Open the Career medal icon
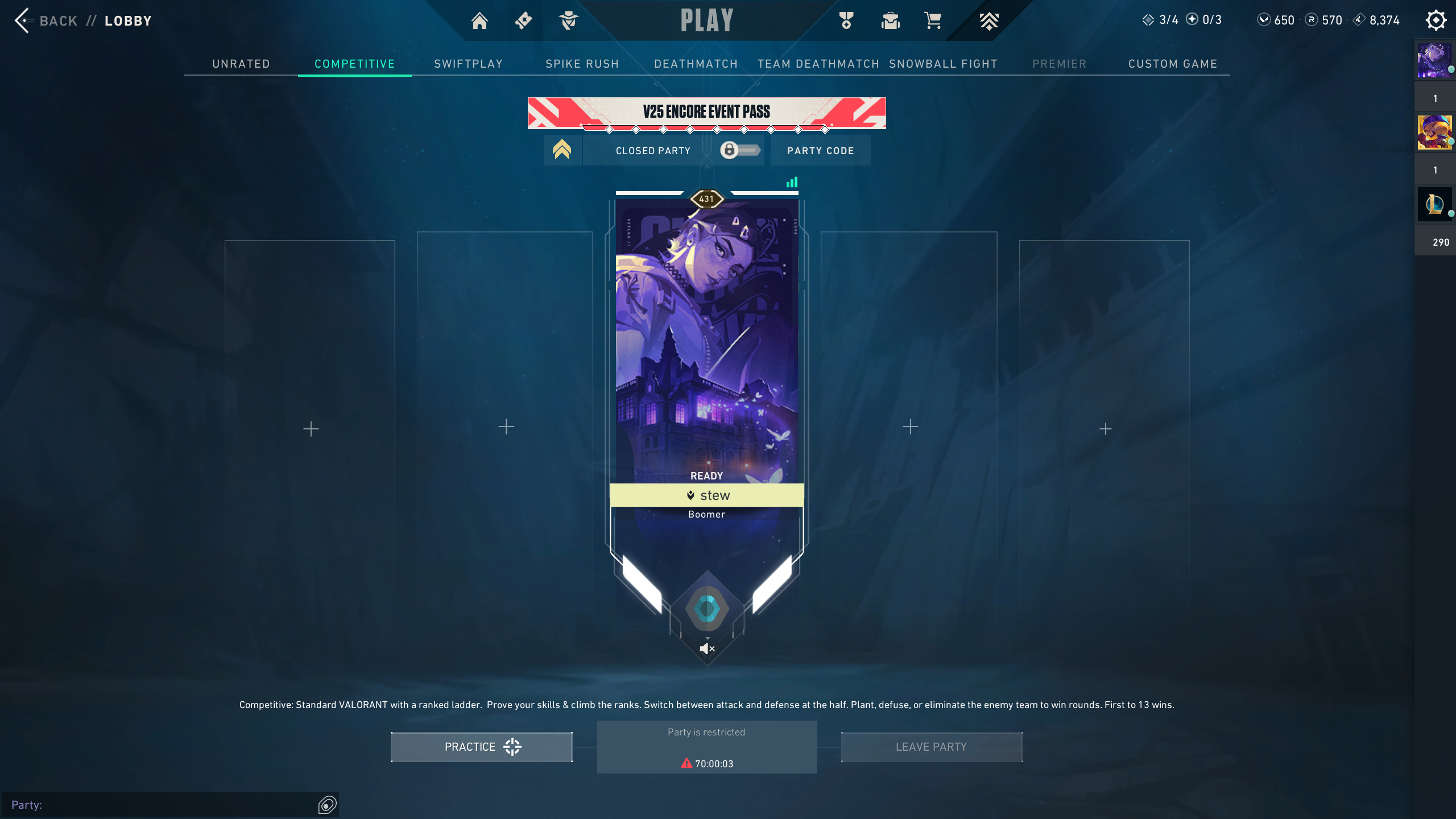Viewport: 1456px width, 819px height. click(x=846, y=20)
